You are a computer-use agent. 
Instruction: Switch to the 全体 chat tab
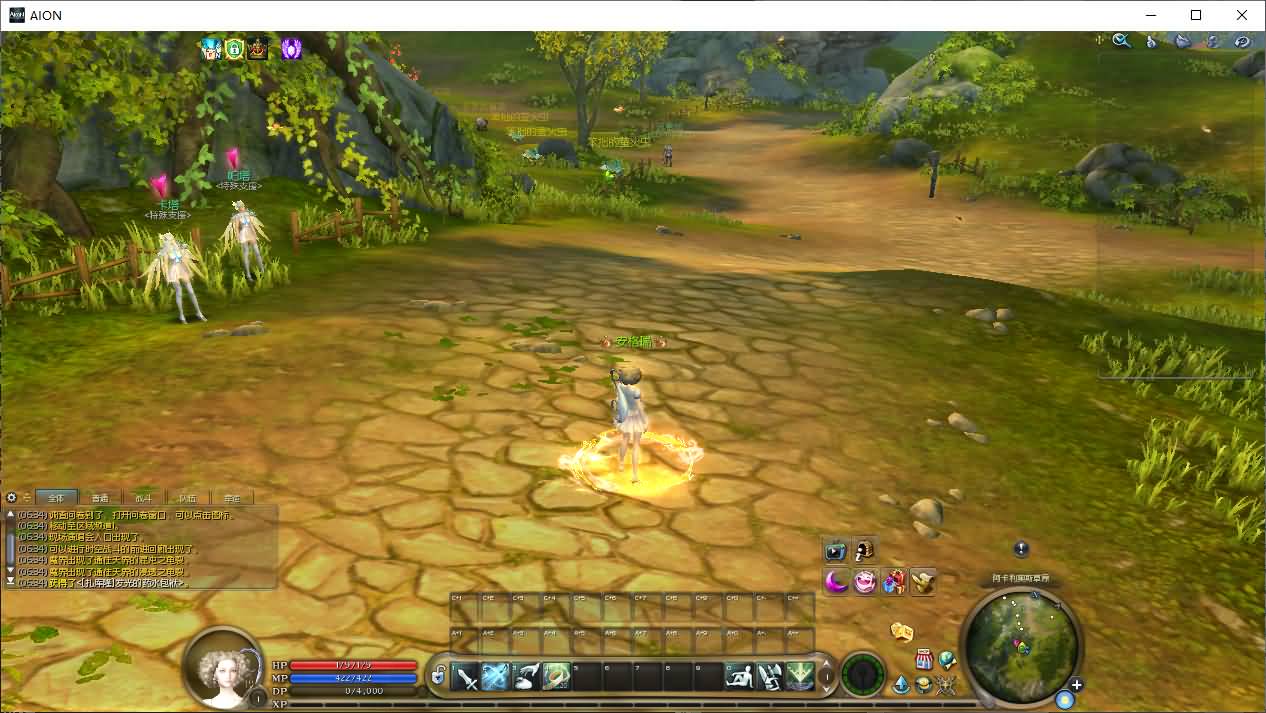[x=56, y=498]
